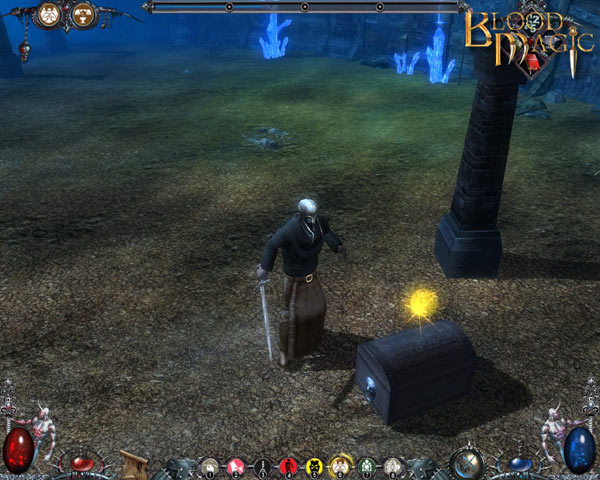Select the pale grey spell in slot 8

pyautogui.click(x=392, y=465)
